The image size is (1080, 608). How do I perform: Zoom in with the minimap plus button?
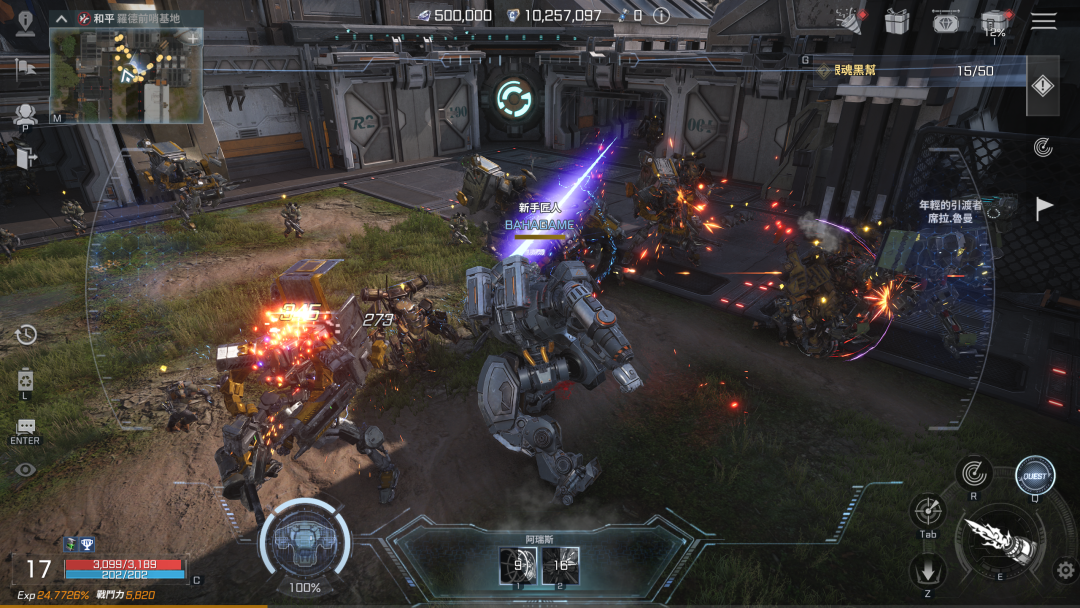(192, 38)
